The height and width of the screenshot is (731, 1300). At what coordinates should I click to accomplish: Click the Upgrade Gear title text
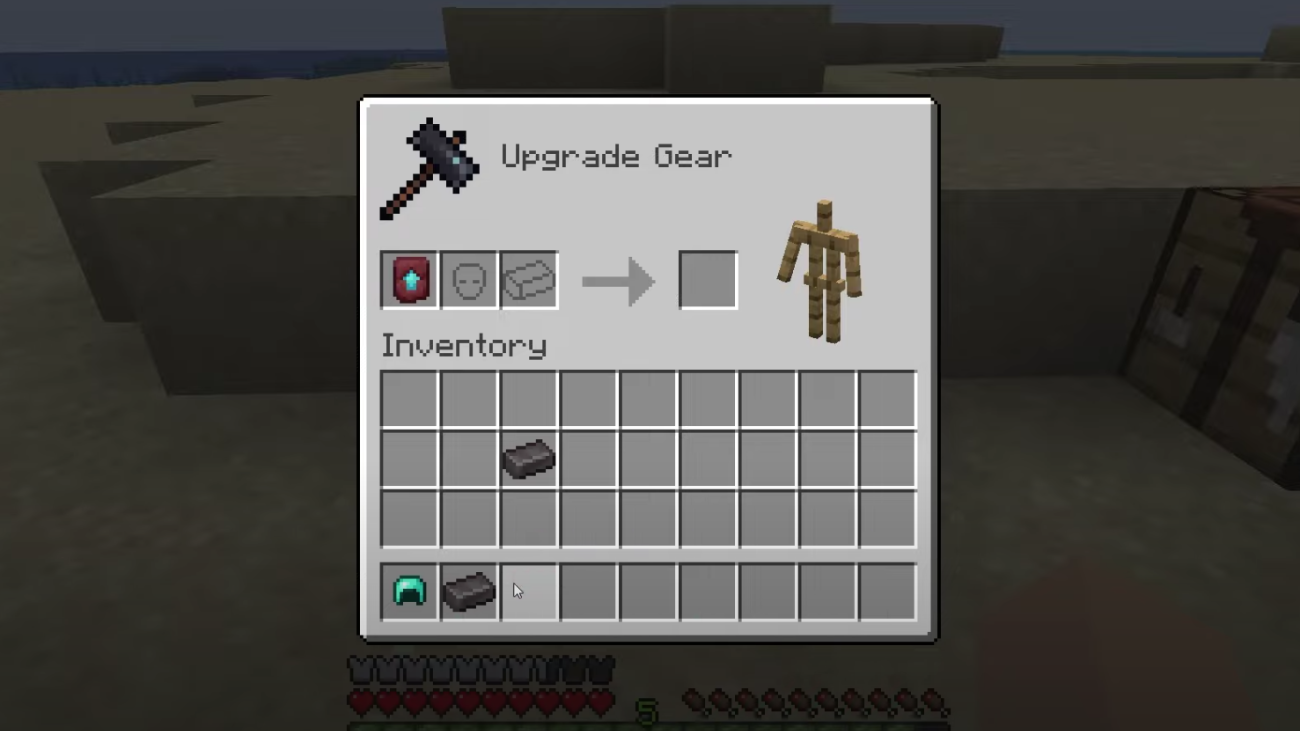click(x=616, y=156)
